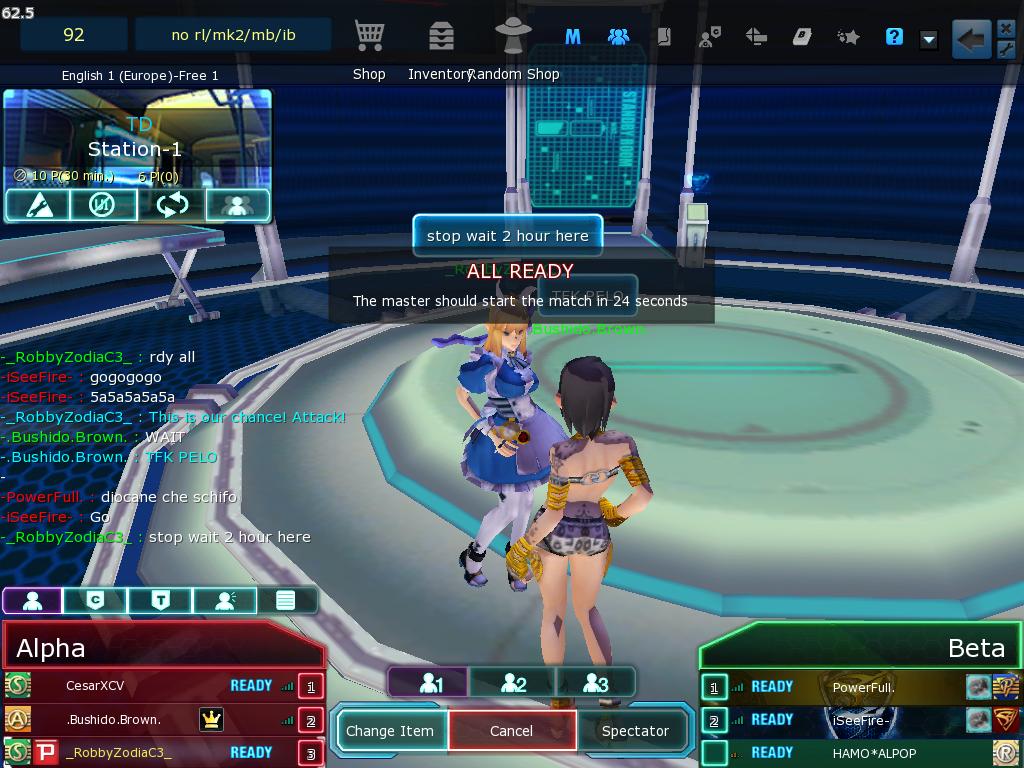Open the blue friends group icon
This screenshot has width=1024, height=768.
618,37
